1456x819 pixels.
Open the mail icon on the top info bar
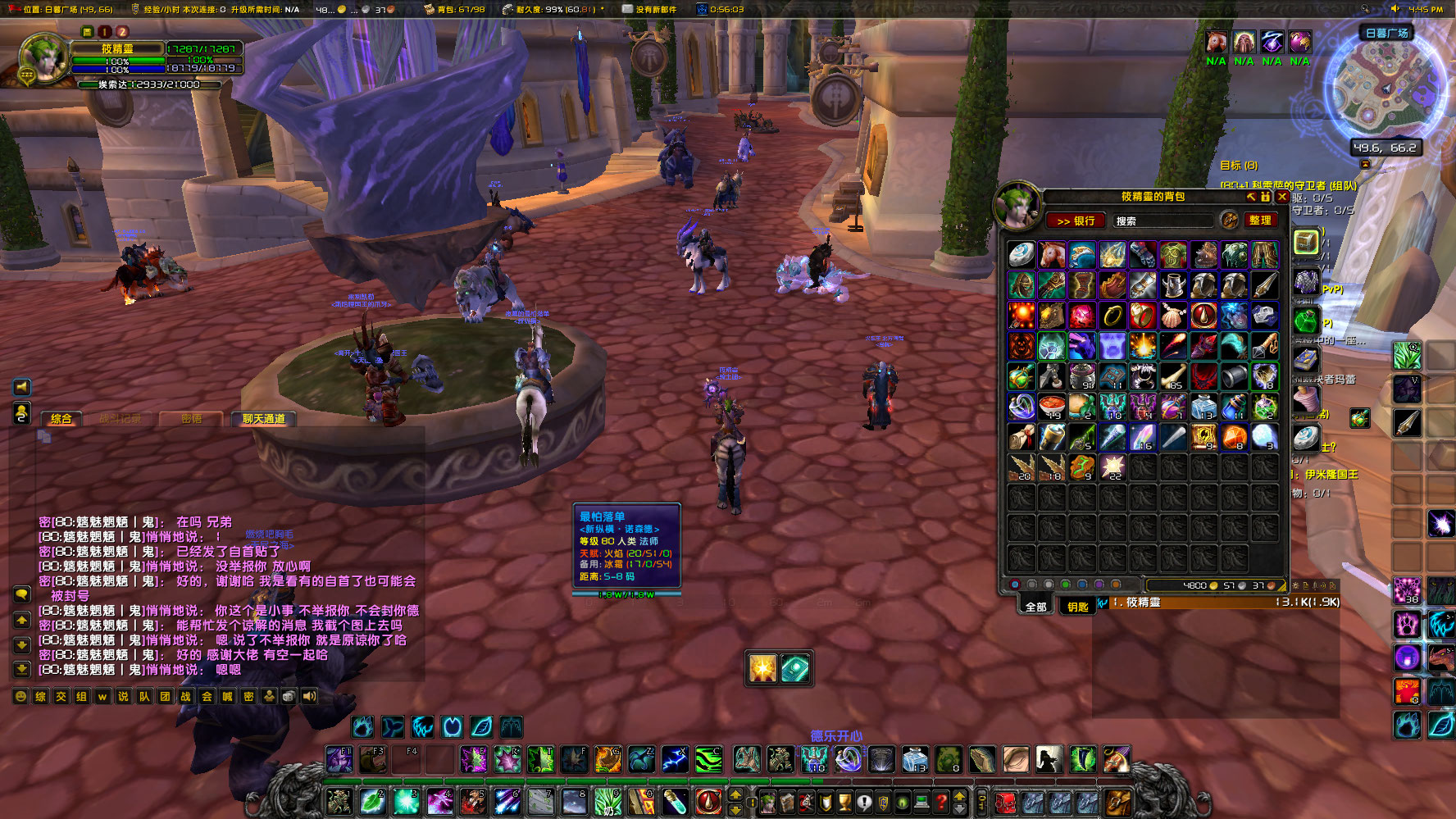point(626,9)
